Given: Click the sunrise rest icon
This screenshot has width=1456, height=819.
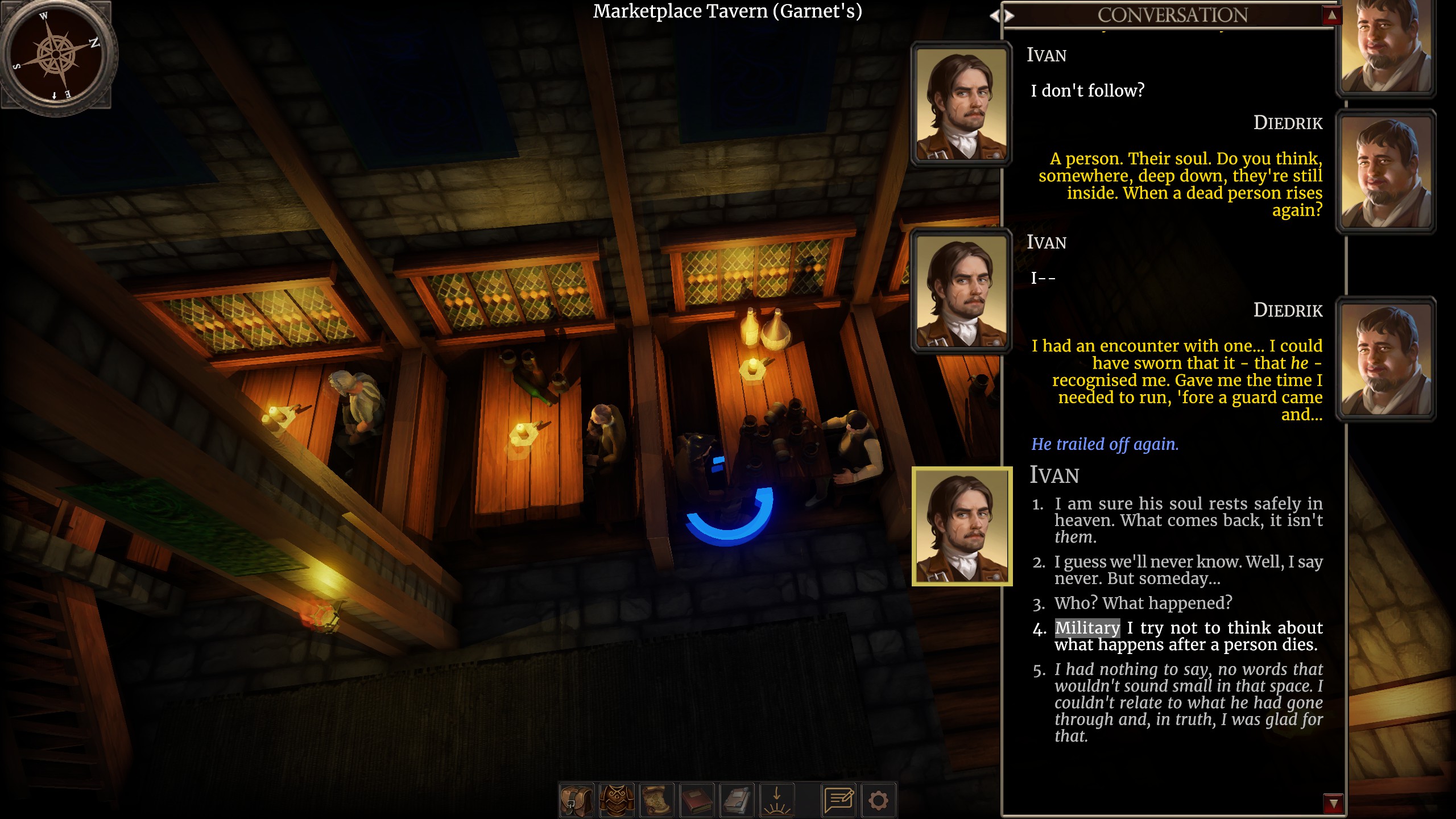Looking at the screenshot, I should click(x=777, y=800).
